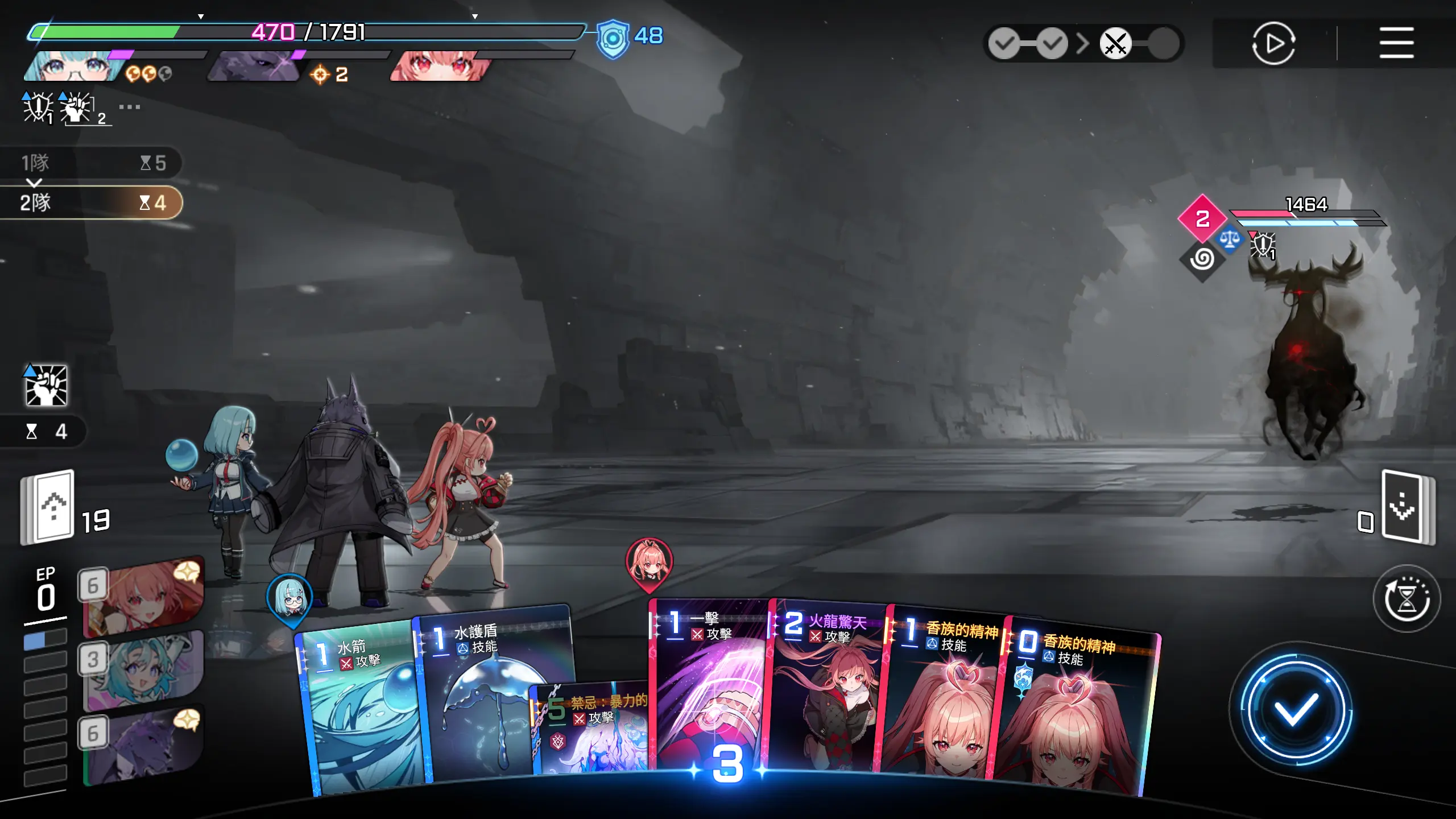Open the hamburger menu
The width and height of the screenshot is (1456, 819).
(x=1396, y=43)
